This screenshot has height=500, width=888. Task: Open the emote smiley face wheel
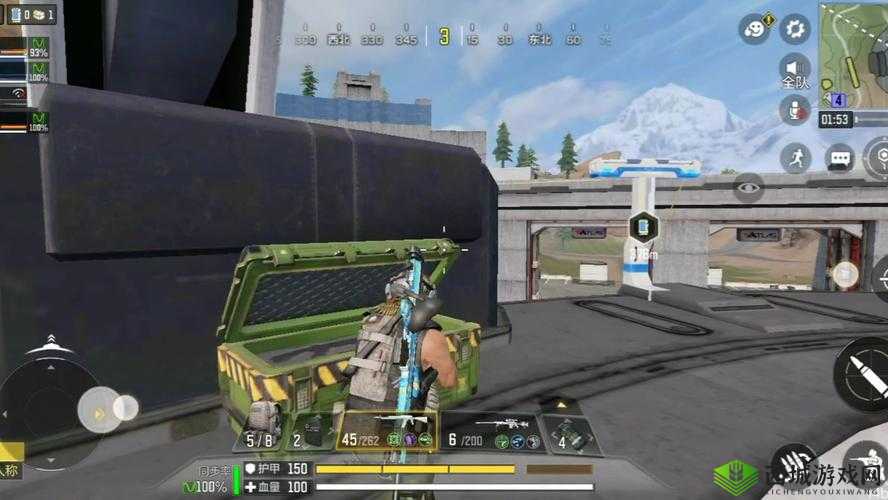[754, 28]
